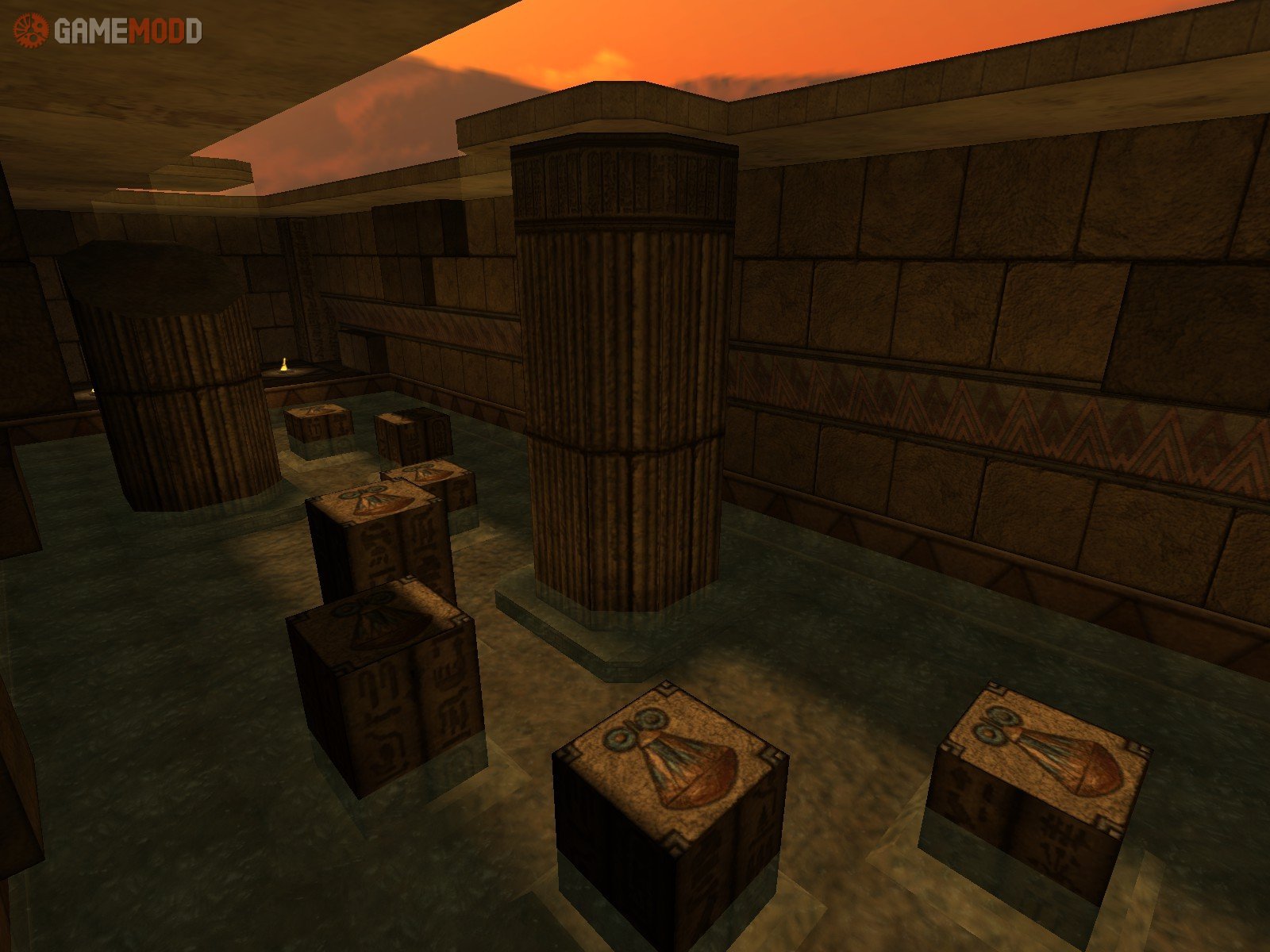This screenshot has width=1270, height=952.
Task: Click the GameModd watermark logo
Action: click(108, 30)
